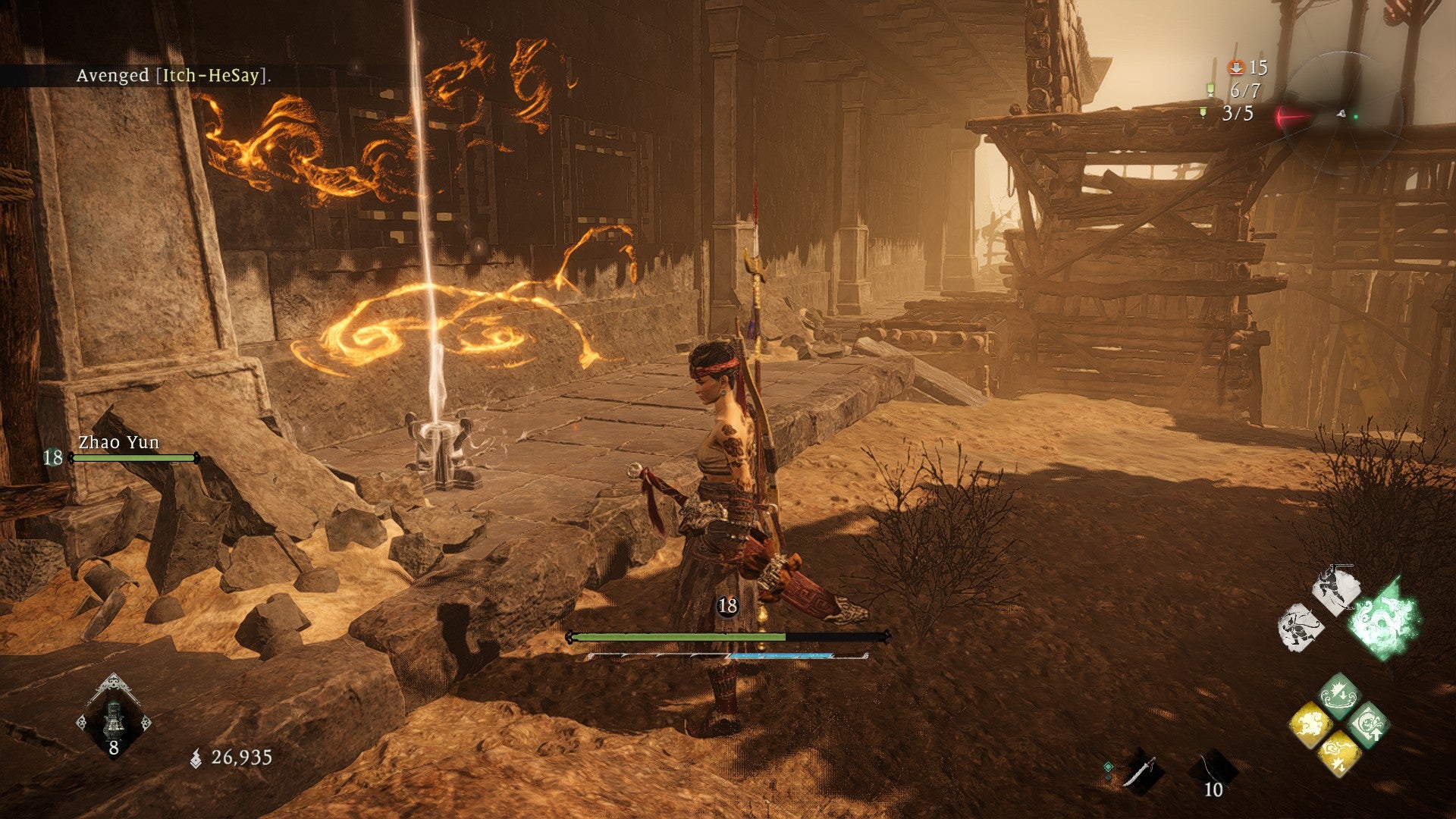Cast the top green wizardry spell
Image resolution: width=1456 pixels, height=819 pixels.
point(1338,694)
